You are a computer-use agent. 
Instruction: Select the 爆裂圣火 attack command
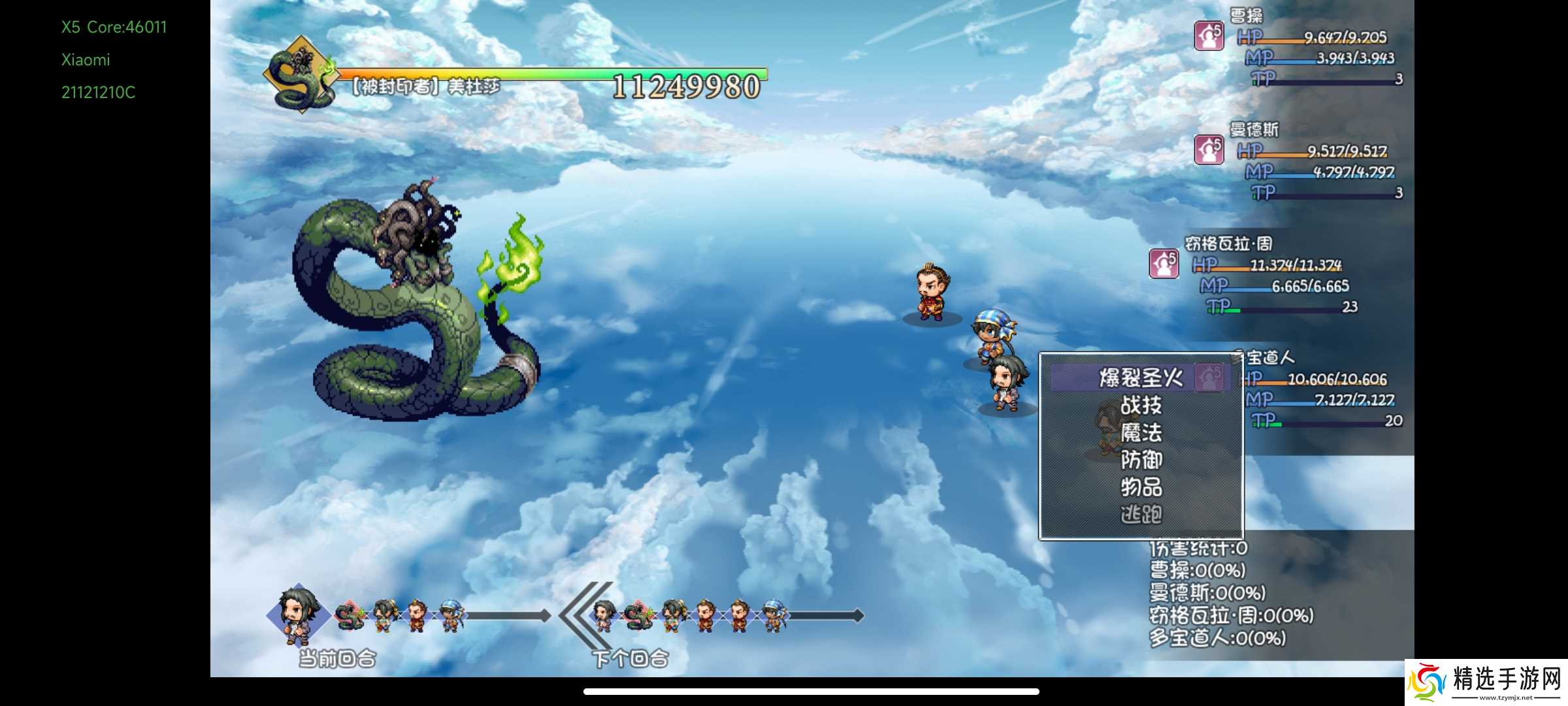(1140, 378)
